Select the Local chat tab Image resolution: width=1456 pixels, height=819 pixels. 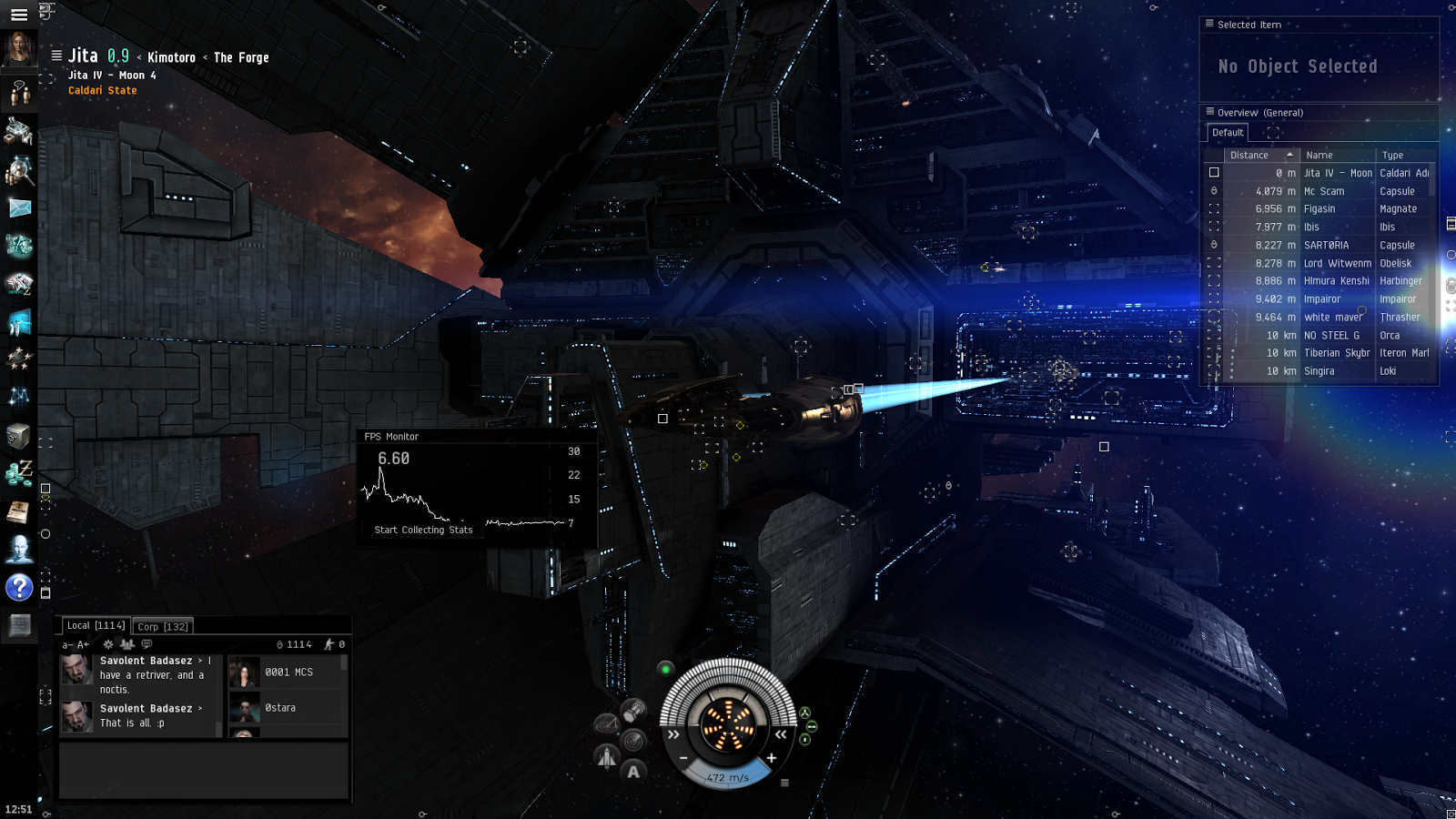pos(96,625)
